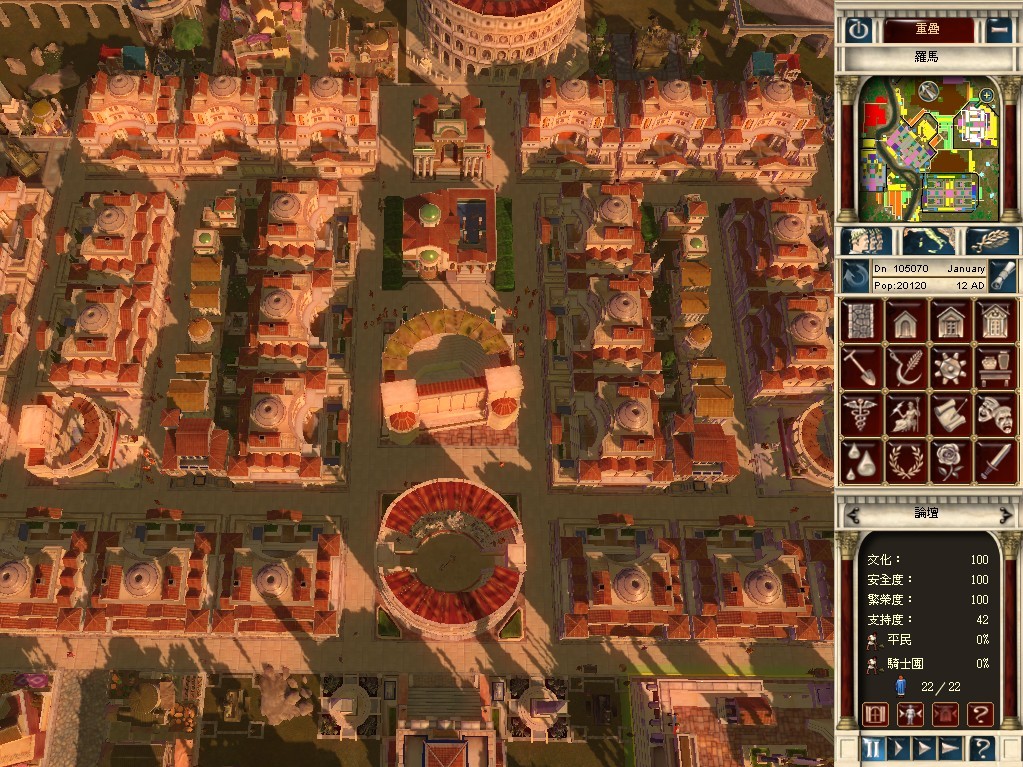This screenshot has width=1023, height=767.
Task: Select the gear industry build category
Action: tap(950, 367)
